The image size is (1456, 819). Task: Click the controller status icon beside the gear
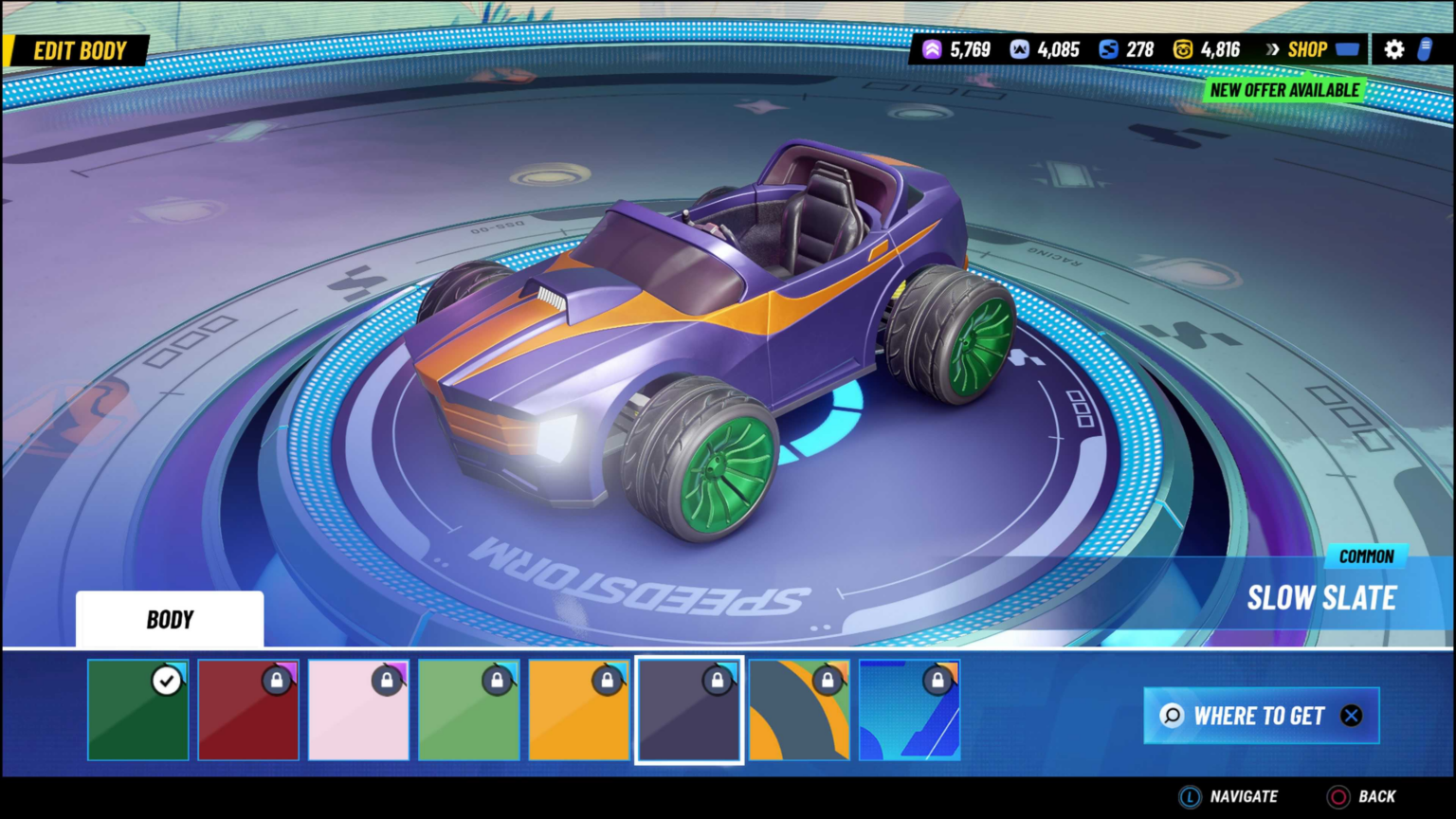click(x=1427, y=48)
